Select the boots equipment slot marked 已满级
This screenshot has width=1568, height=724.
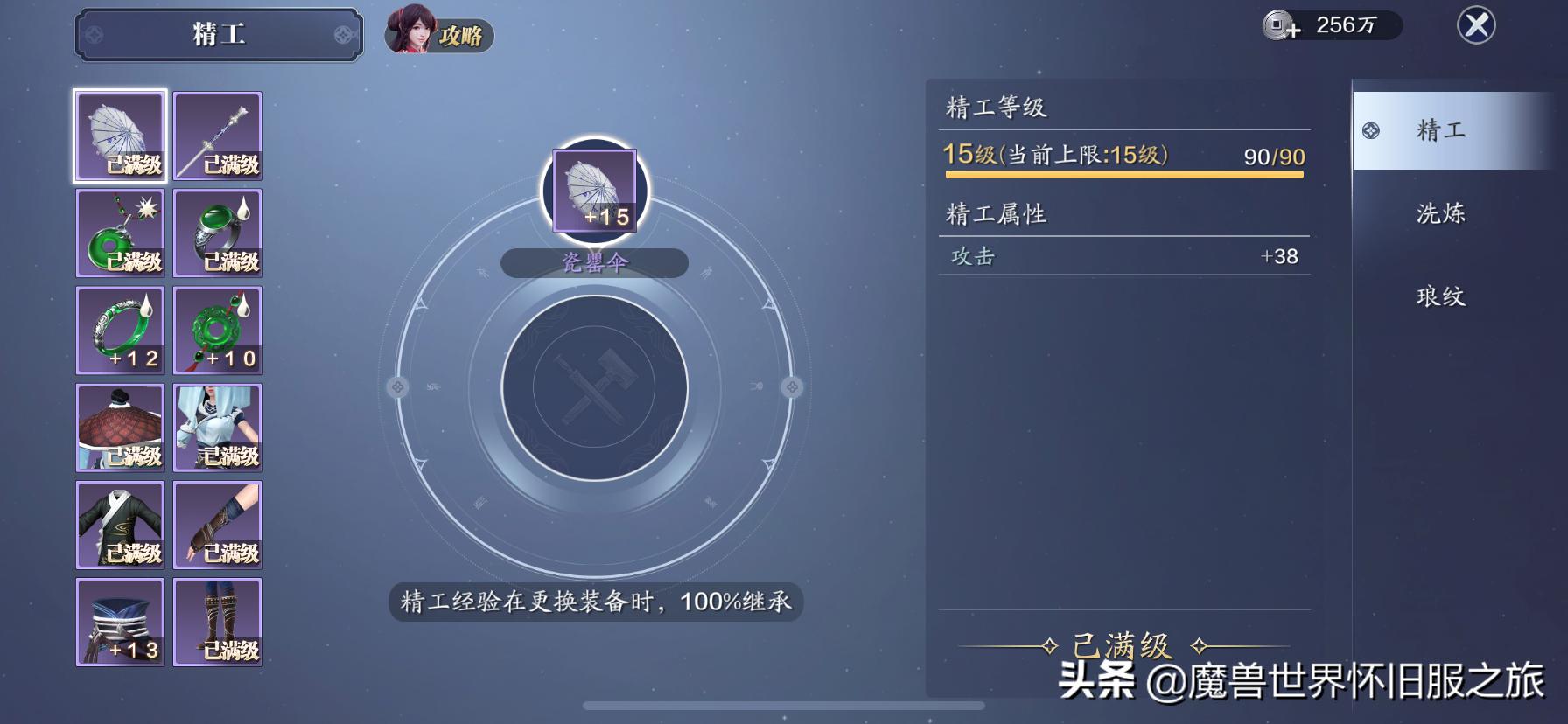coord(218,623)
